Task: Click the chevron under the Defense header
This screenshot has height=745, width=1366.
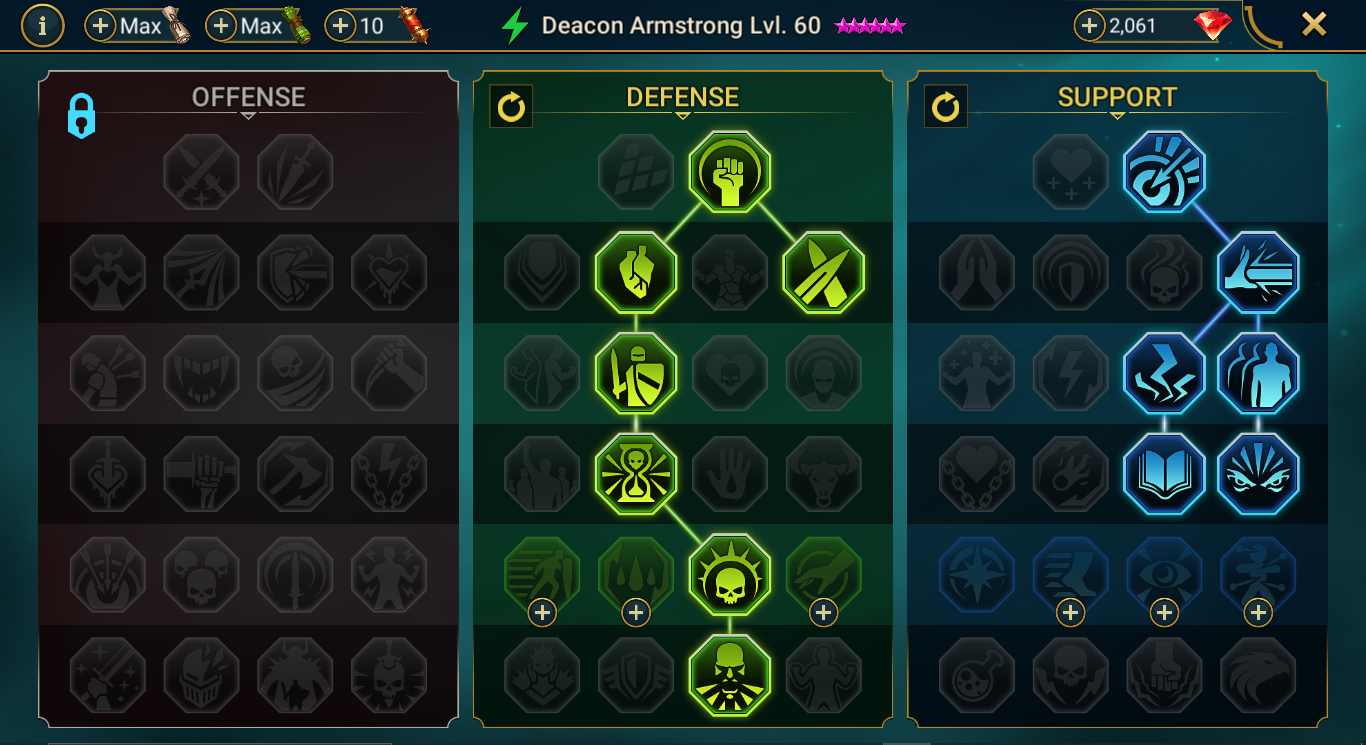Action: (683, 114)
